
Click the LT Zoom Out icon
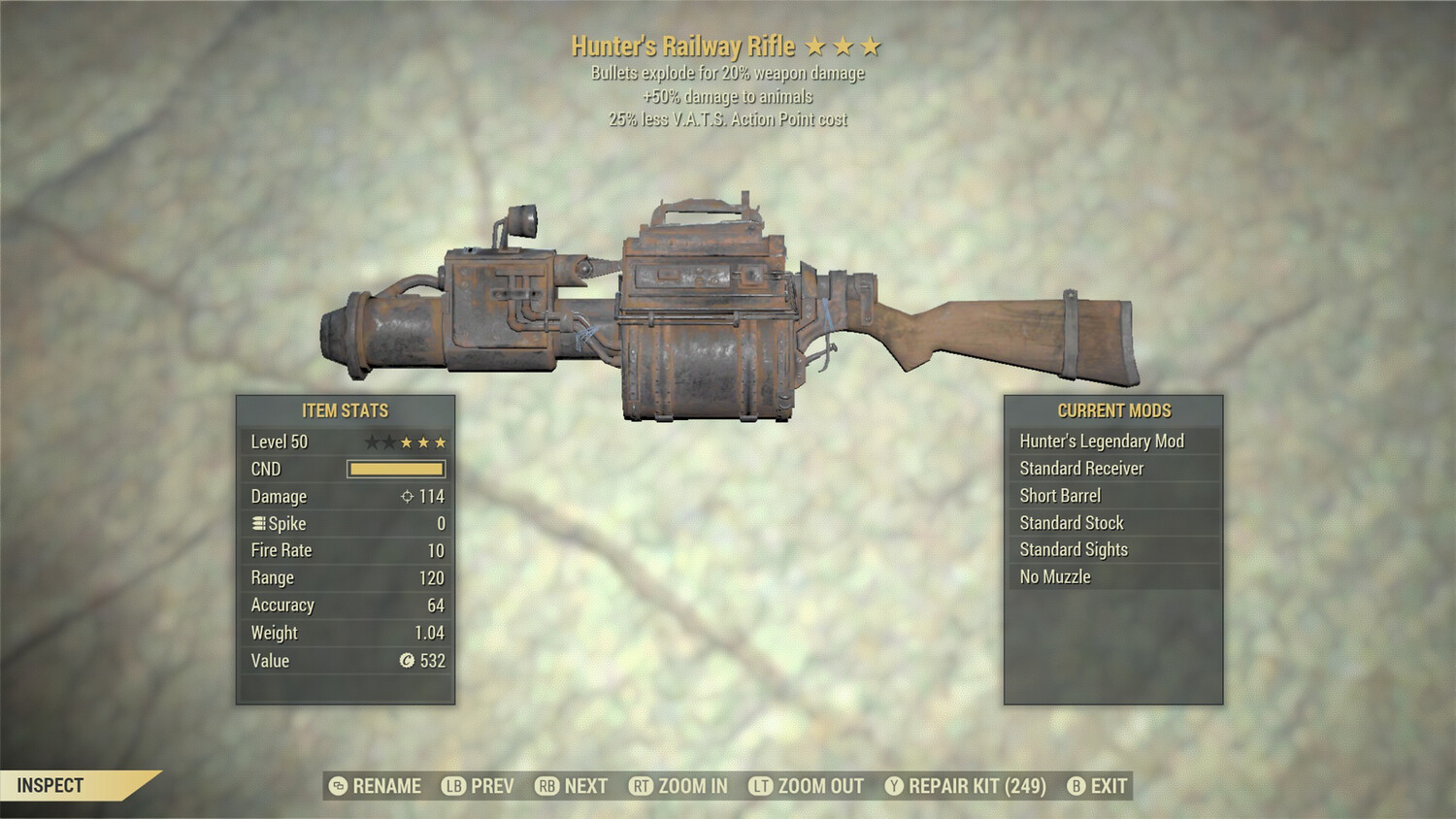click(x=759, y=786)
